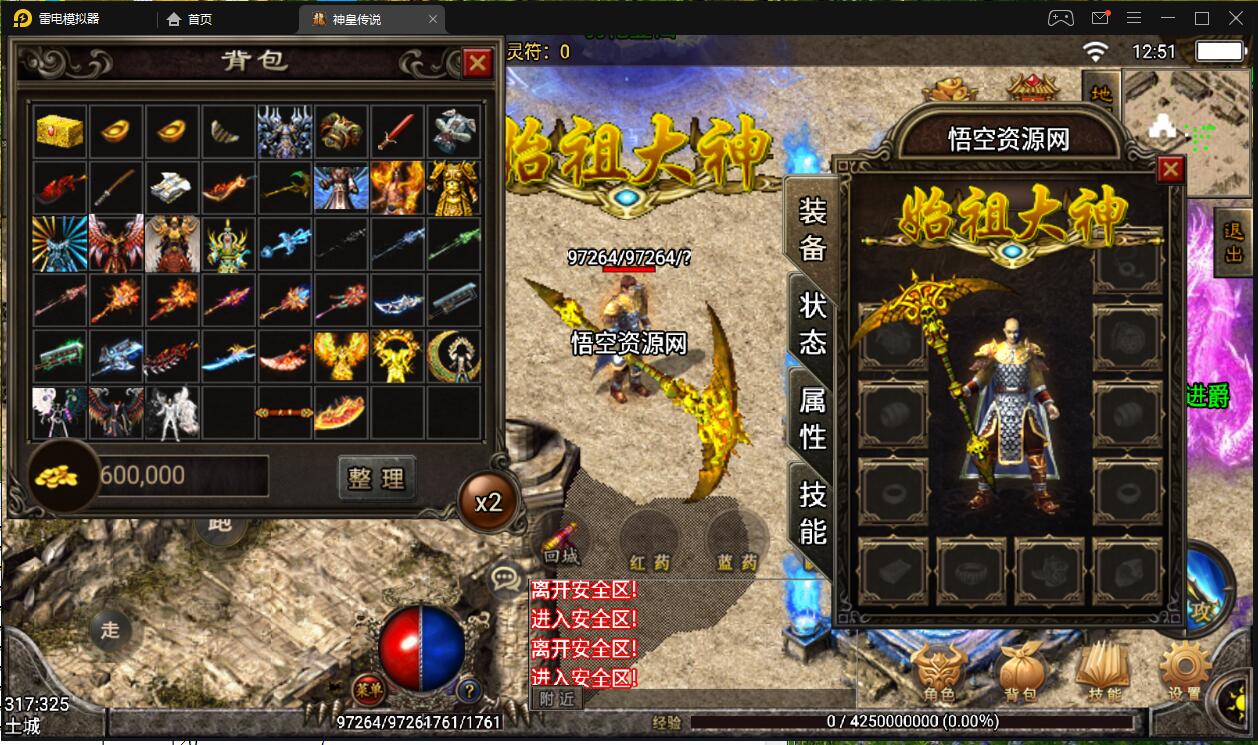Select the gold crescent moon item
Viewport: 1258px width, 745px height.
[453, 355]
